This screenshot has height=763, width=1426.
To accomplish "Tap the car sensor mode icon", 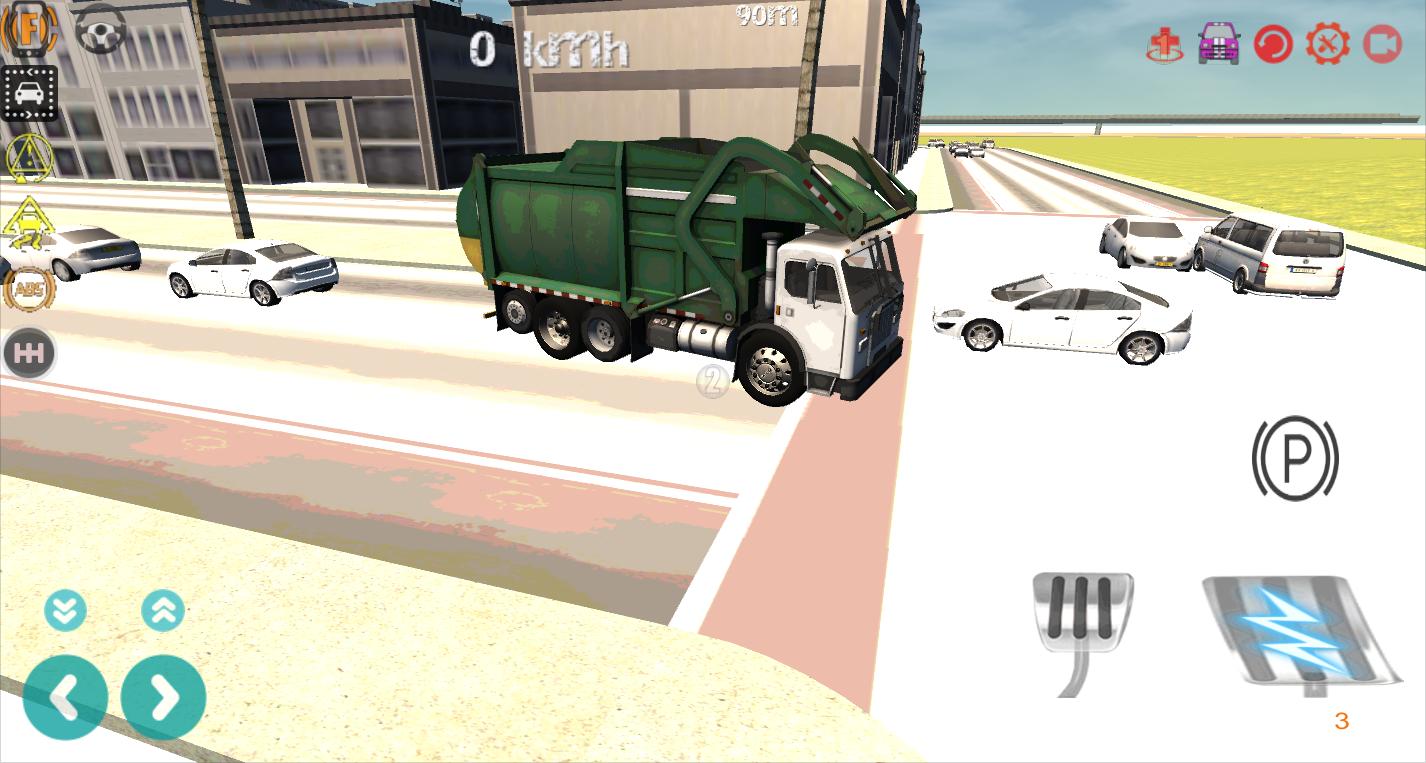I will click(x=30, y=90).
